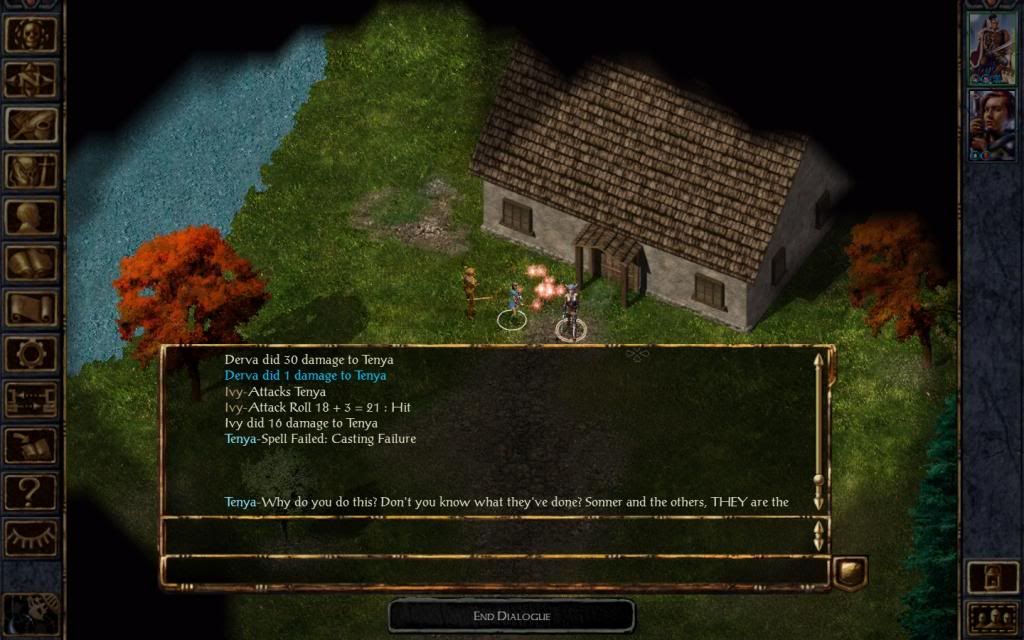The image size is (1024, 640).
Task: Click the End Dialogue button
Action: (511, 616)
